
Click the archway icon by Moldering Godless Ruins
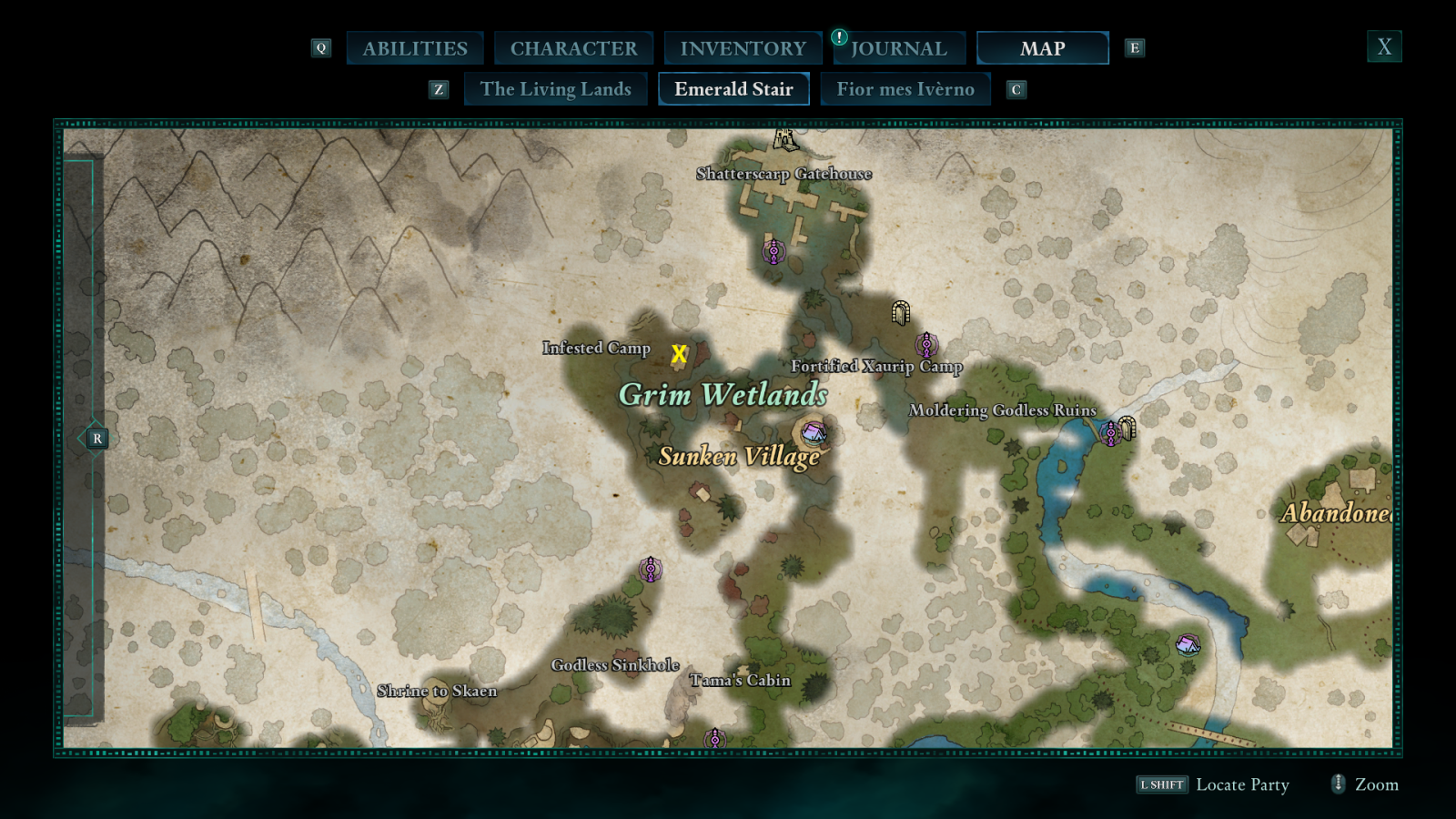(1127, 427)
